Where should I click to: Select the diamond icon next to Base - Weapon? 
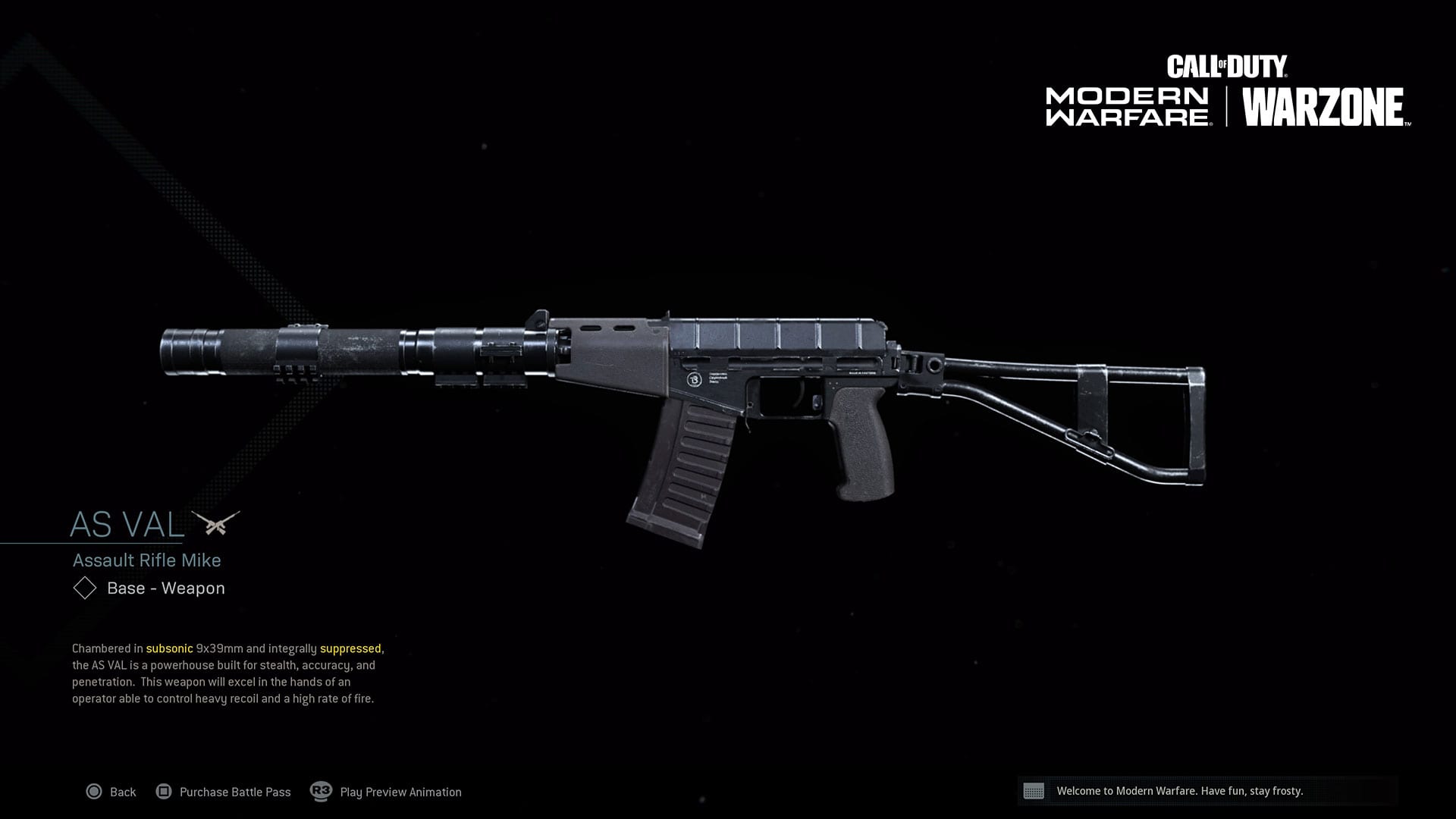(x=83, y=588)
